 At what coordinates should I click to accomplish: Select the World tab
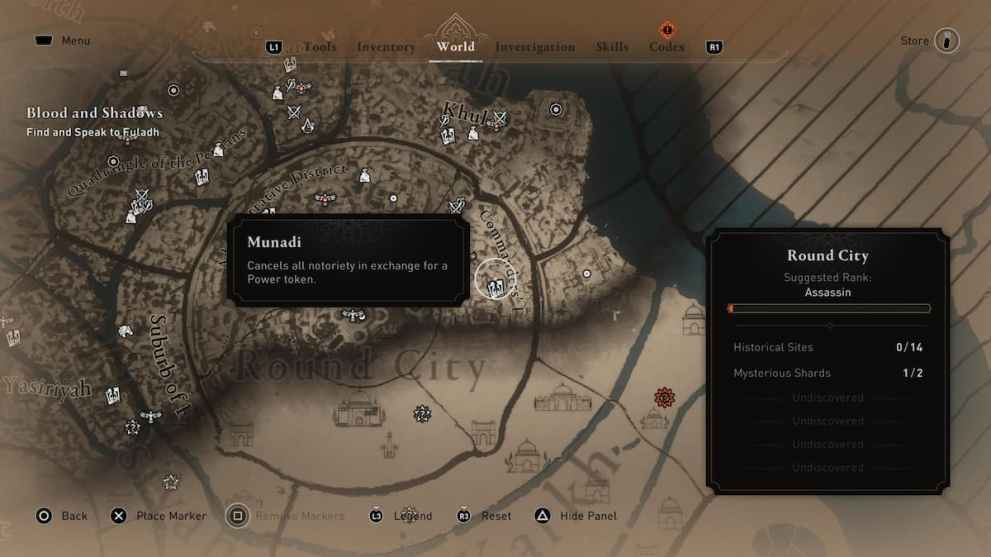click(x=455, y=47)
